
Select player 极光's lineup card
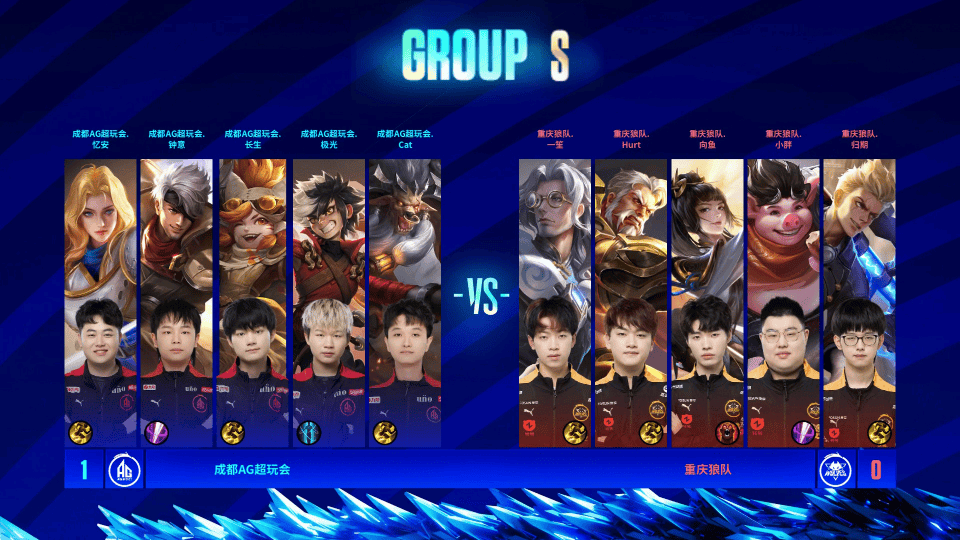(329, 302)
